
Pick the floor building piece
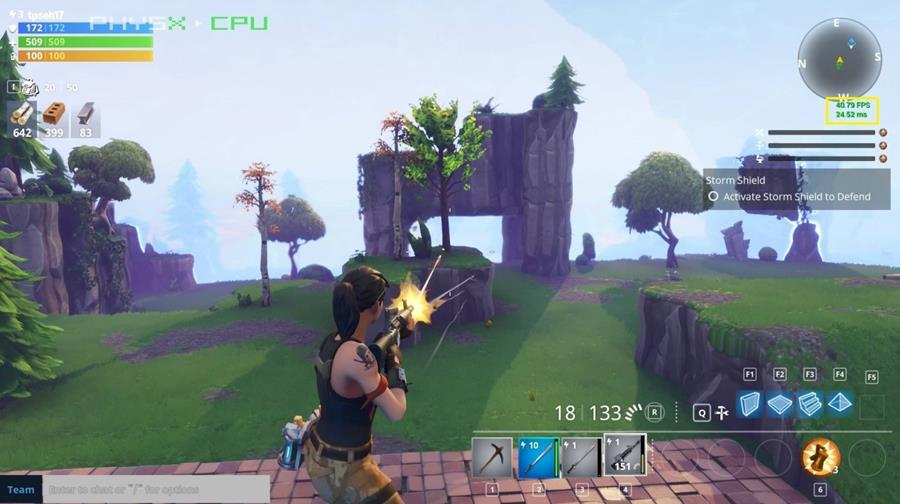click(x=780, y=404)
